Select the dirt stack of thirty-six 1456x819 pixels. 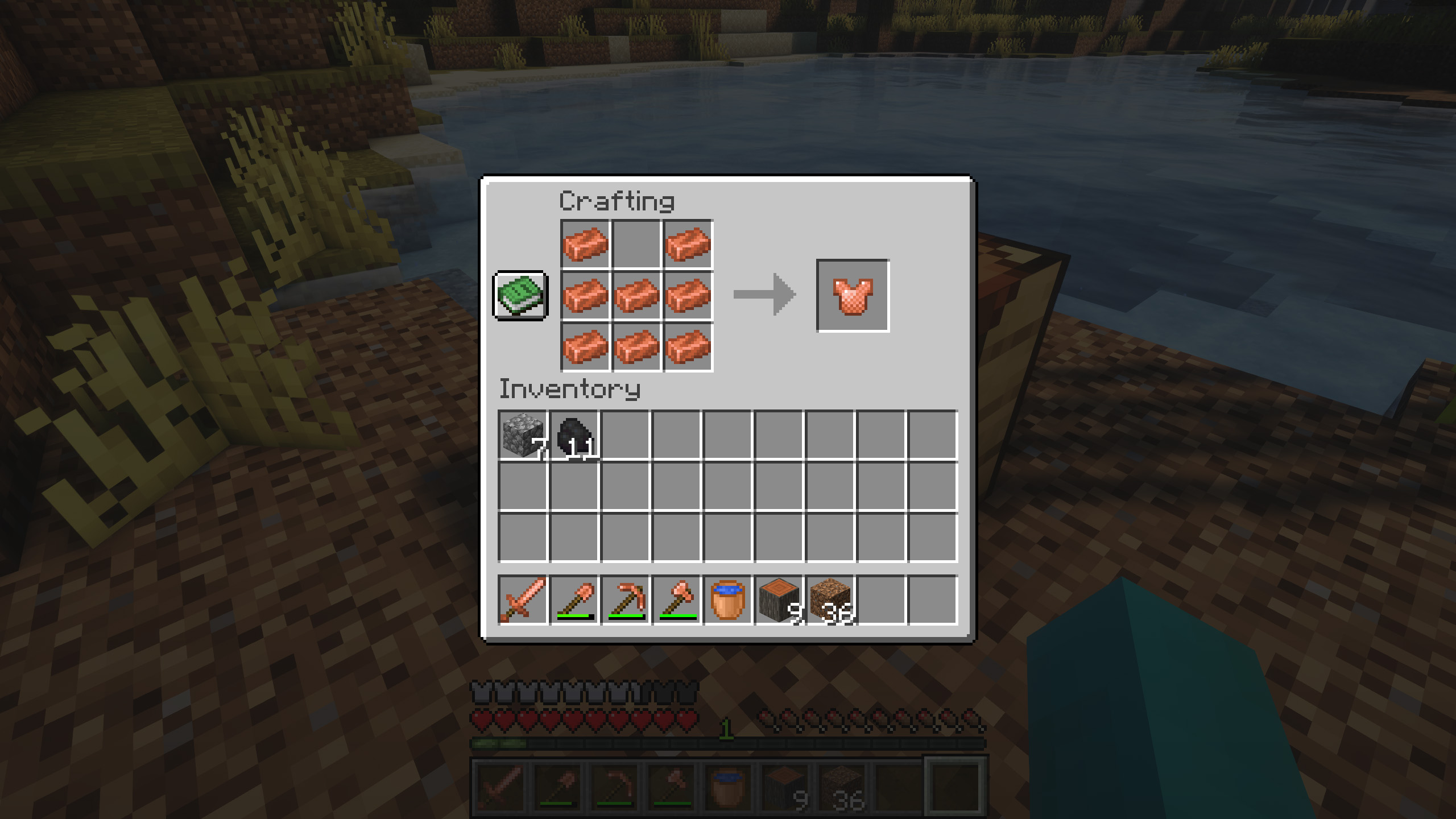pyautogui.click(x=830, y=600)
